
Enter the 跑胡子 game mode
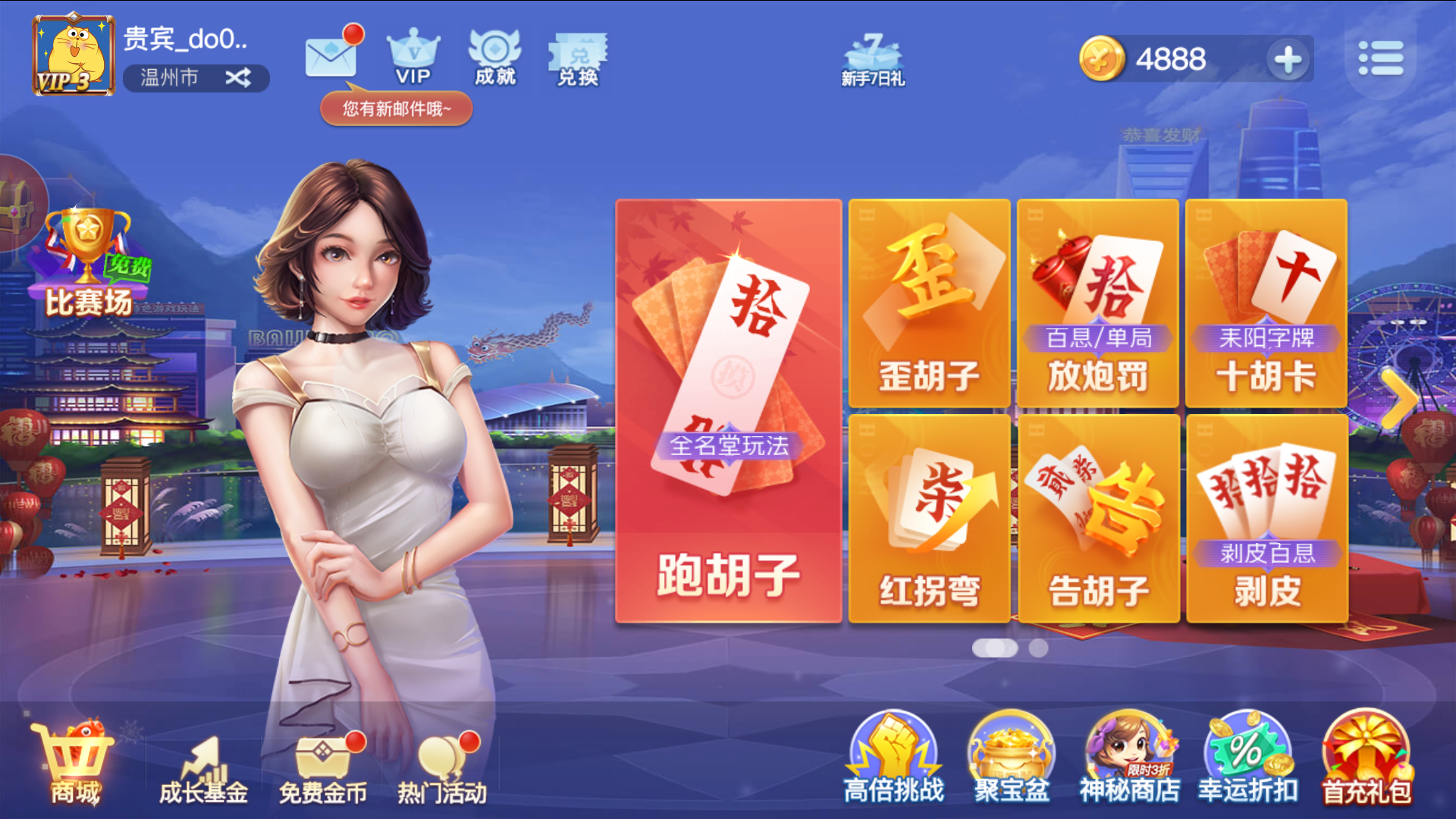pyautogui.click(x=728, y=413)
